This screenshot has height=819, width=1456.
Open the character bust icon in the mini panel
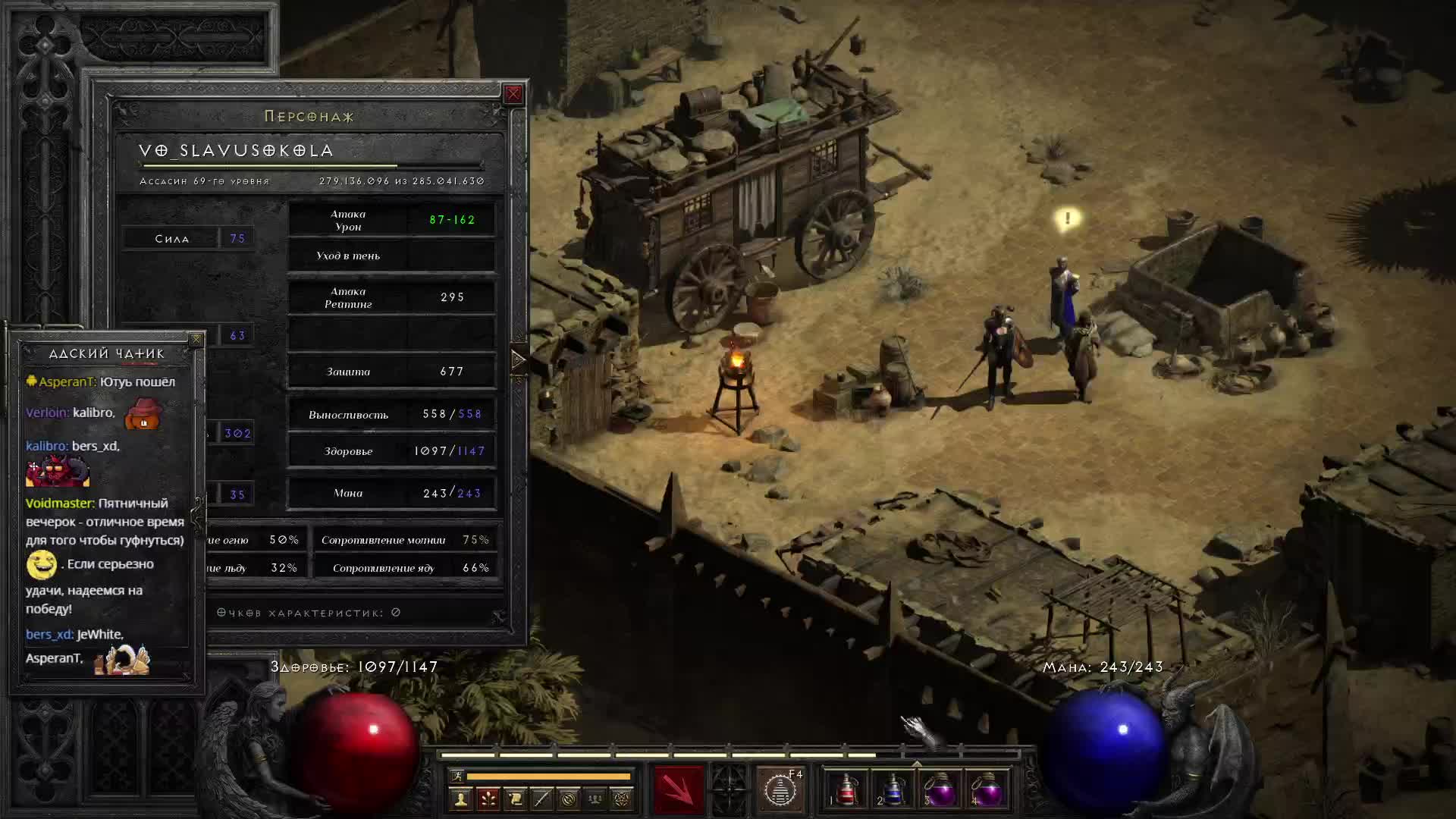point(460,799)
